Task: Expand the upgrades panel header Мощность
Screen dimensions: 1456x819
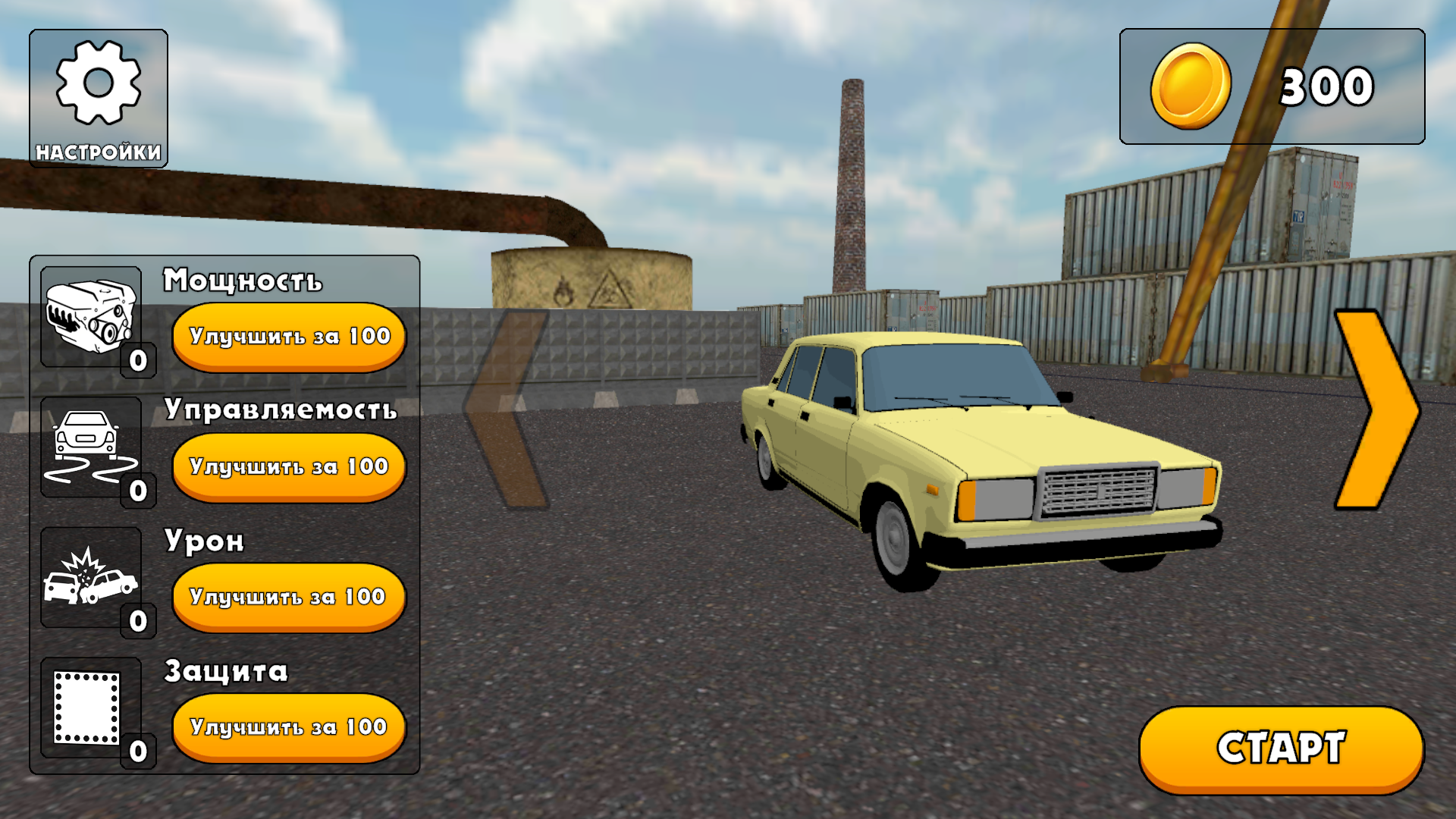Action: pyautogui.click(x=243, y=281)
